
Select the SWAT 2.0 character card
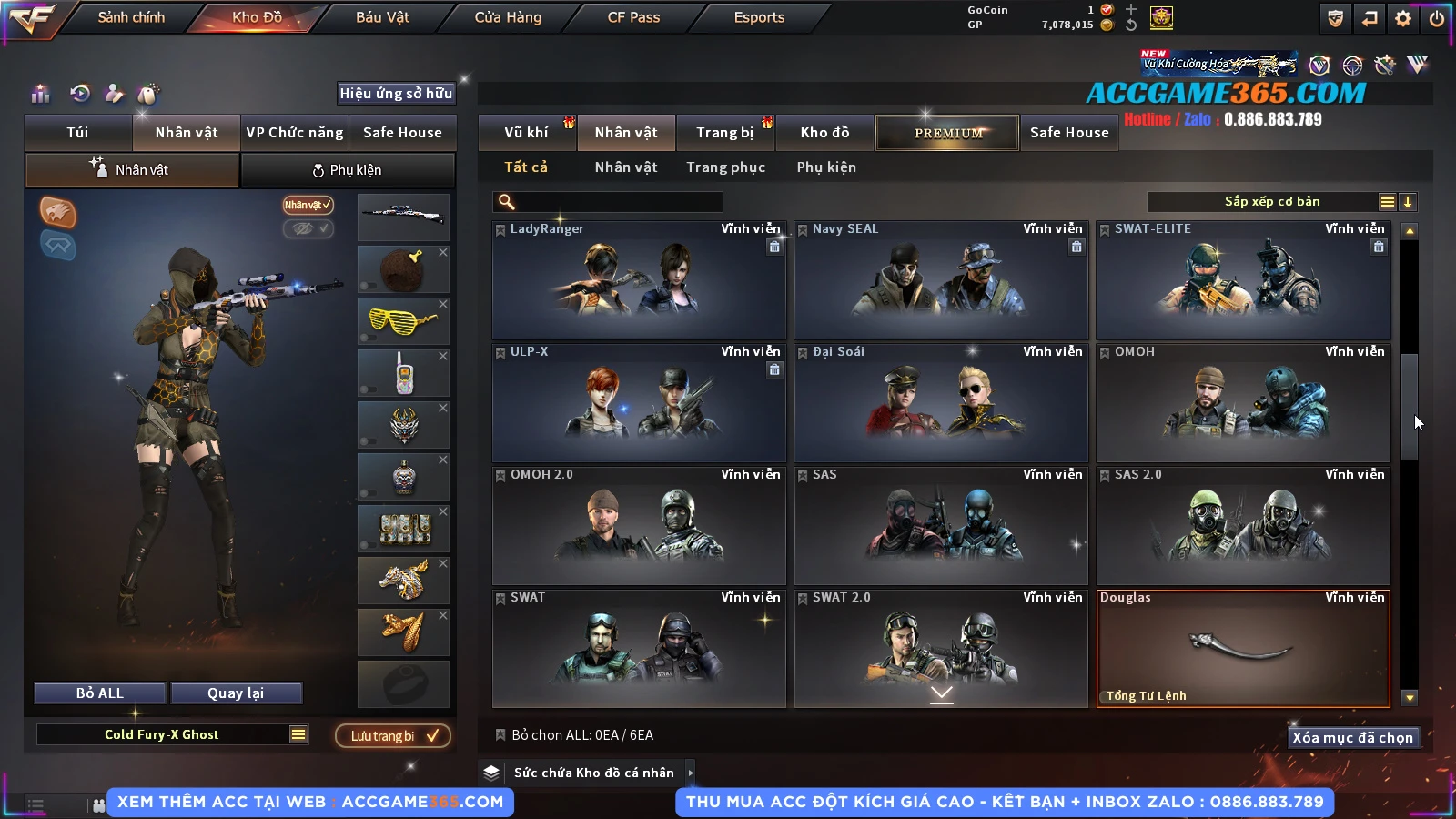pyautogui.click(x=940, y=649)
